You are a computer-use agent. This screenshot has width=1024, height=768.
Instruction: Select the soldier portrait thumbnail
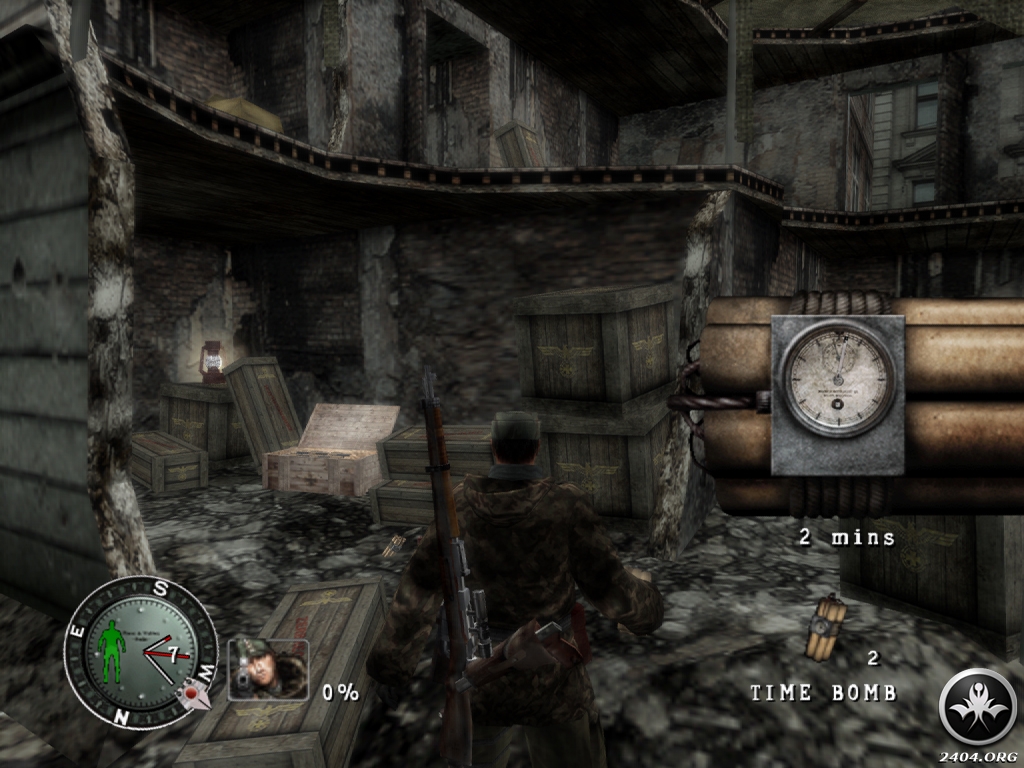268,669
